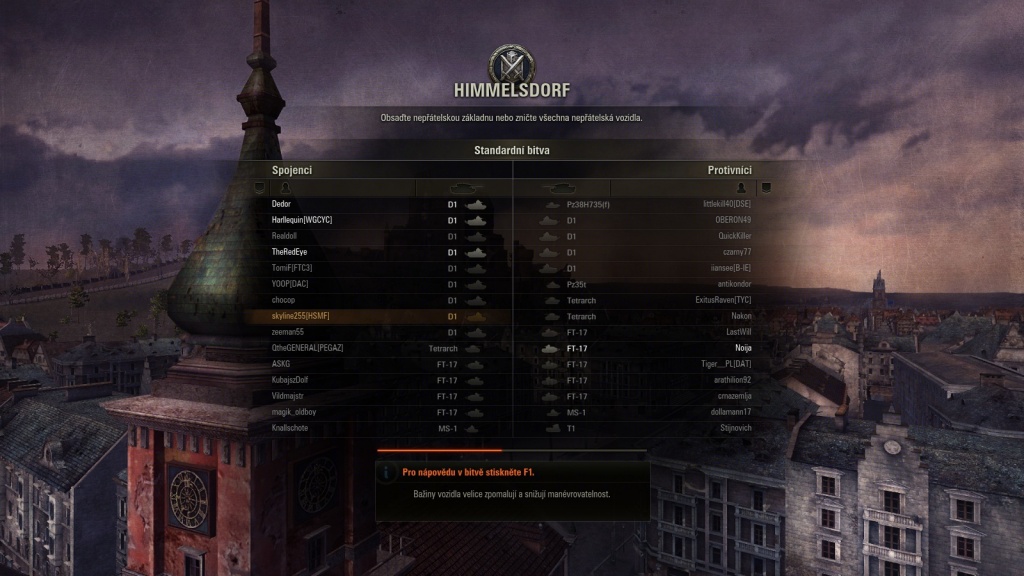The image size is (1024, 576).
Task: Select enemy player Noija
Action: point(742,348)
